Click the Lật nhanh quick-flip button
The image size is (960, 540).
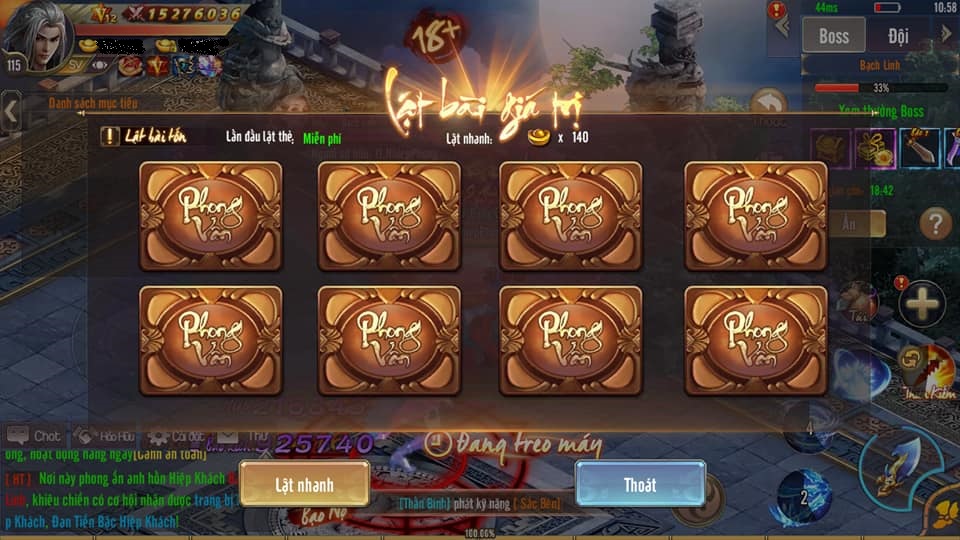pos(304,484)
